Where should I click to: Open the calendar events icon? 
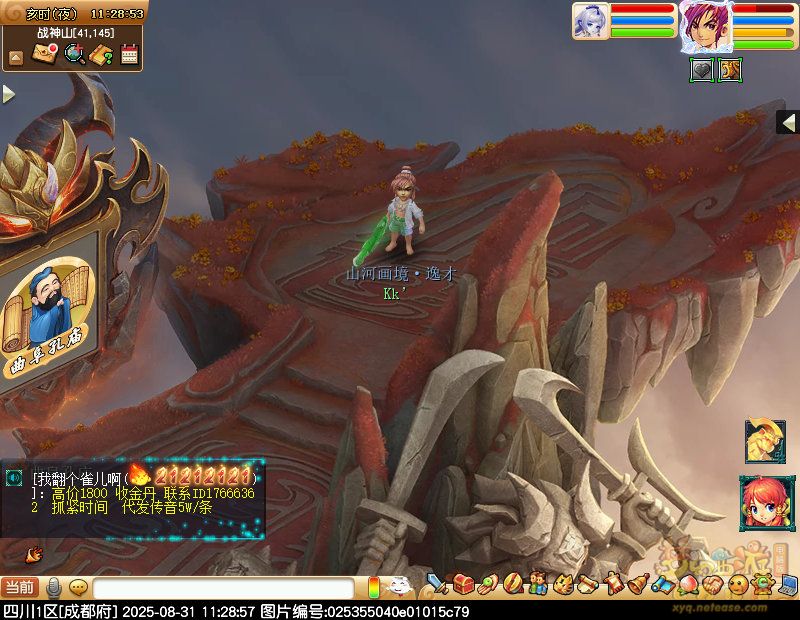pos(129,54)
